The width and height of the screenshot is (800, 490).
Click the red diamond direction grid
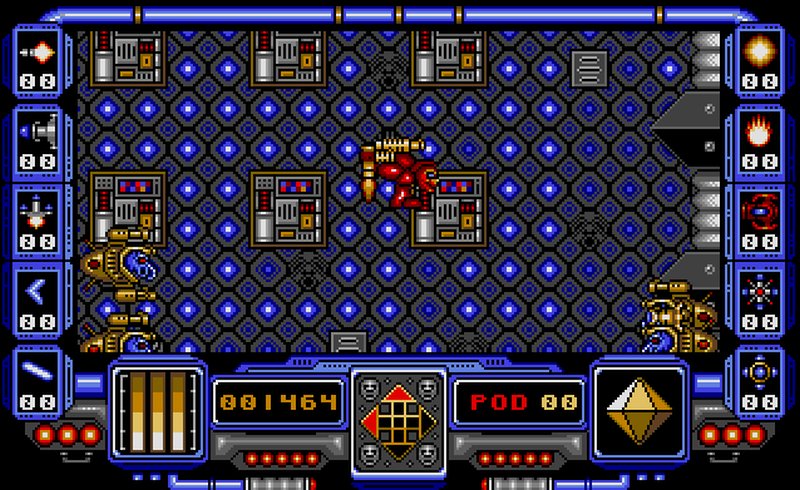click(x=398, y=409)
